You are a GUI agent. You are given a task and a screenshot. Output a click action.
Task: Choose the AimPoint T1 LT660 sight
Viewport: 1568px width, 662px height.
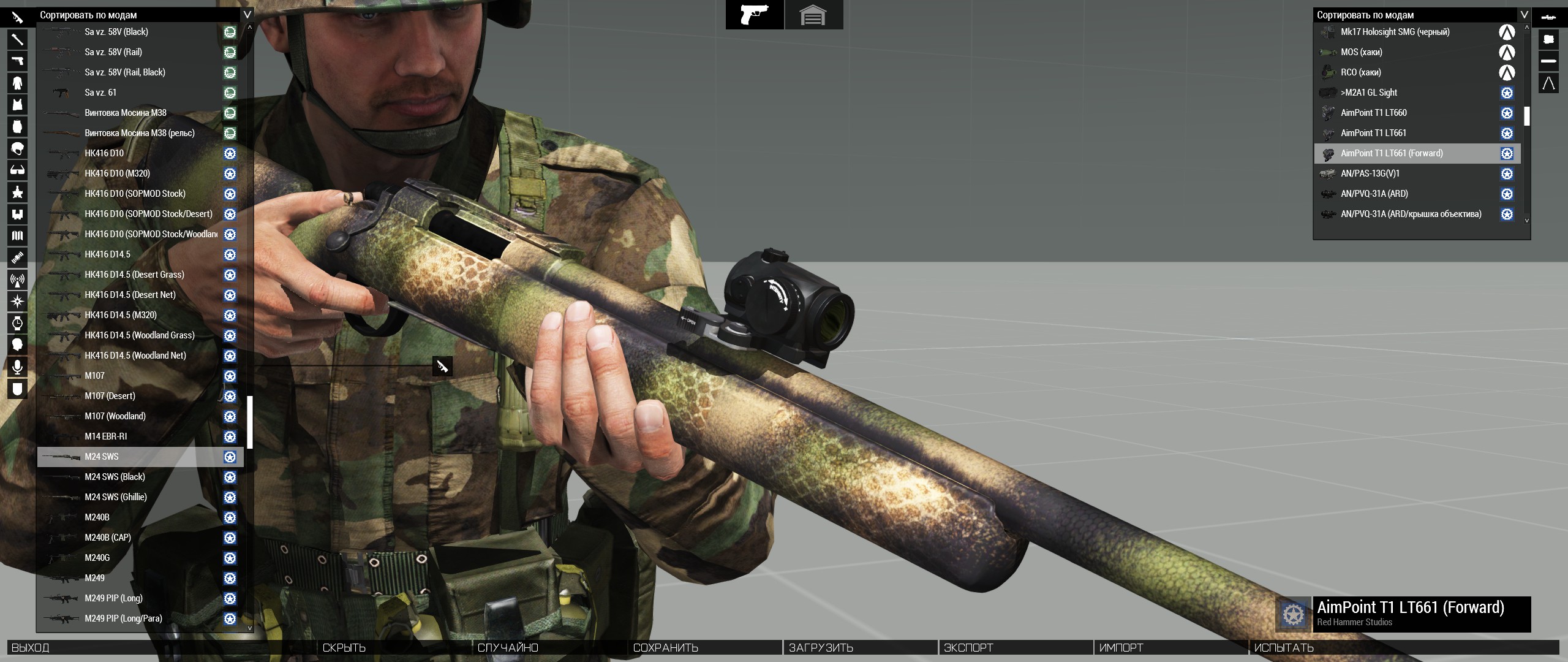tap(1373, 113)
